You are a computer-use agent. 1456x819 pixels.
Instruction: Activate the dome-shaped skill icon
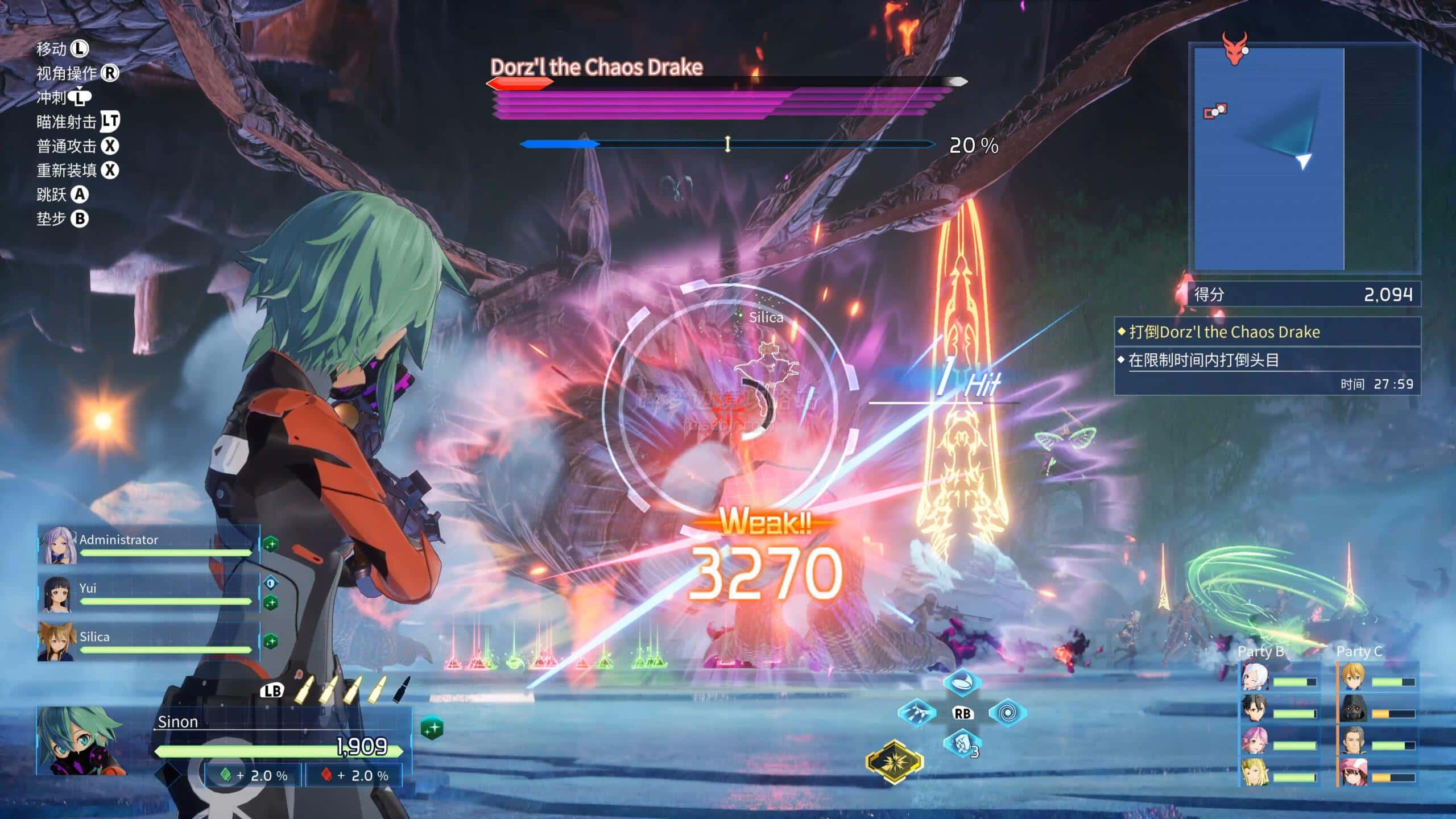point(962,682)
